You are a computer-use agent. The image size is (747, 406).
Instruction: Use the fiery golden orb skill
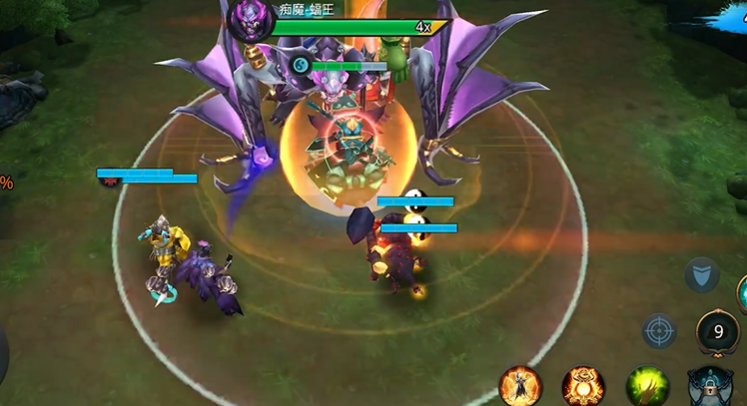pos(582,385)
